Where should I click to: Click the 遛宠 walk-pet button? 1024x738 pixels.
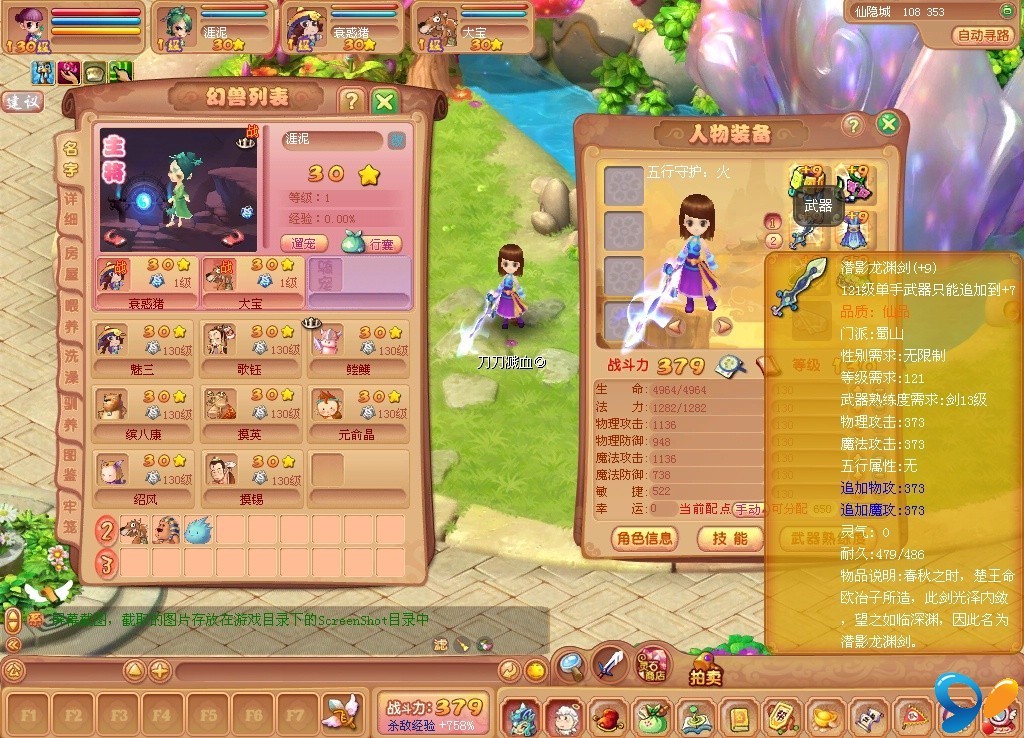point(304,243)
